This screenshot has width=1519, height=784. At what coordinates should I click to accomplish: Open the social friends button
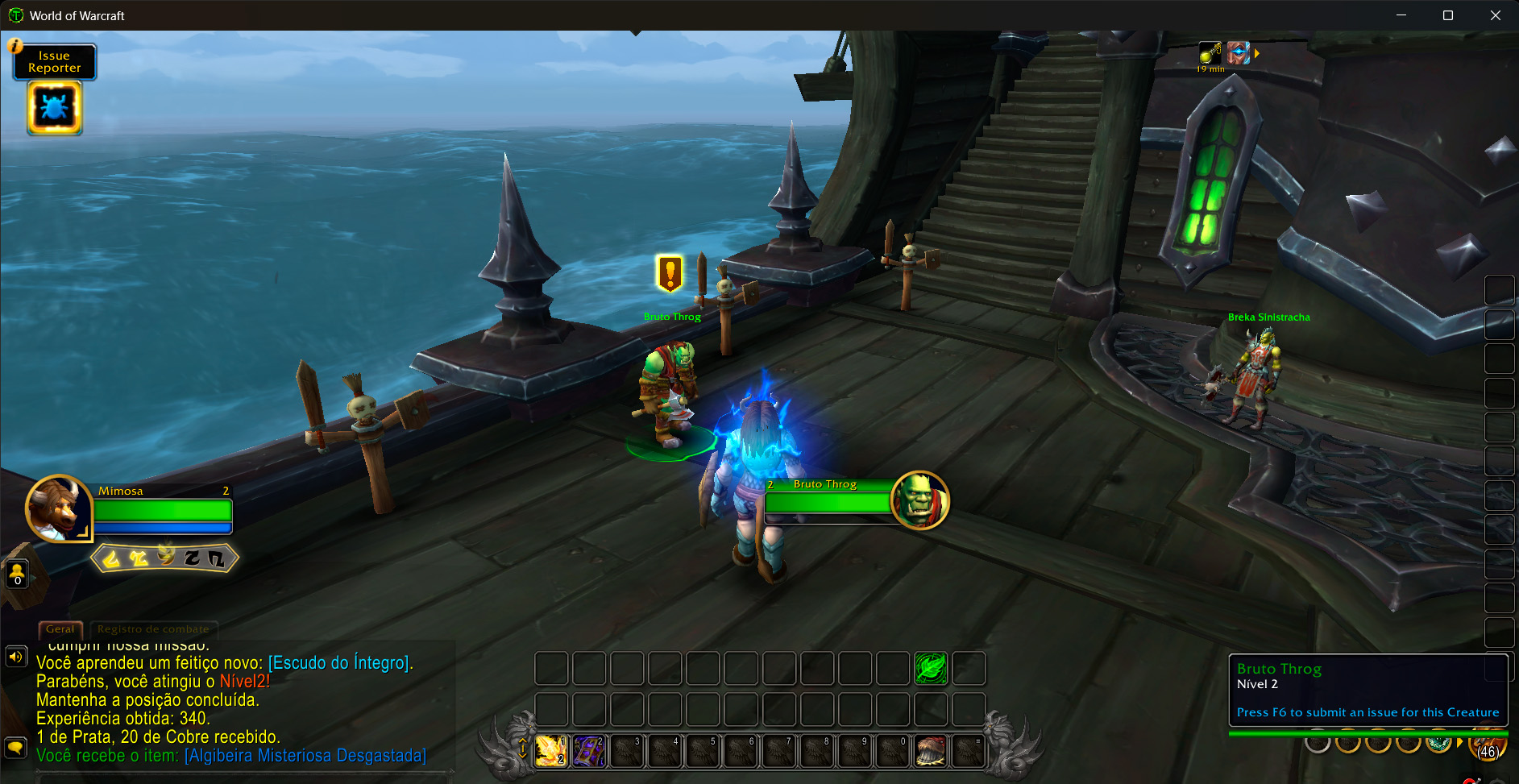pyautogui.click(x=17, y=574)
